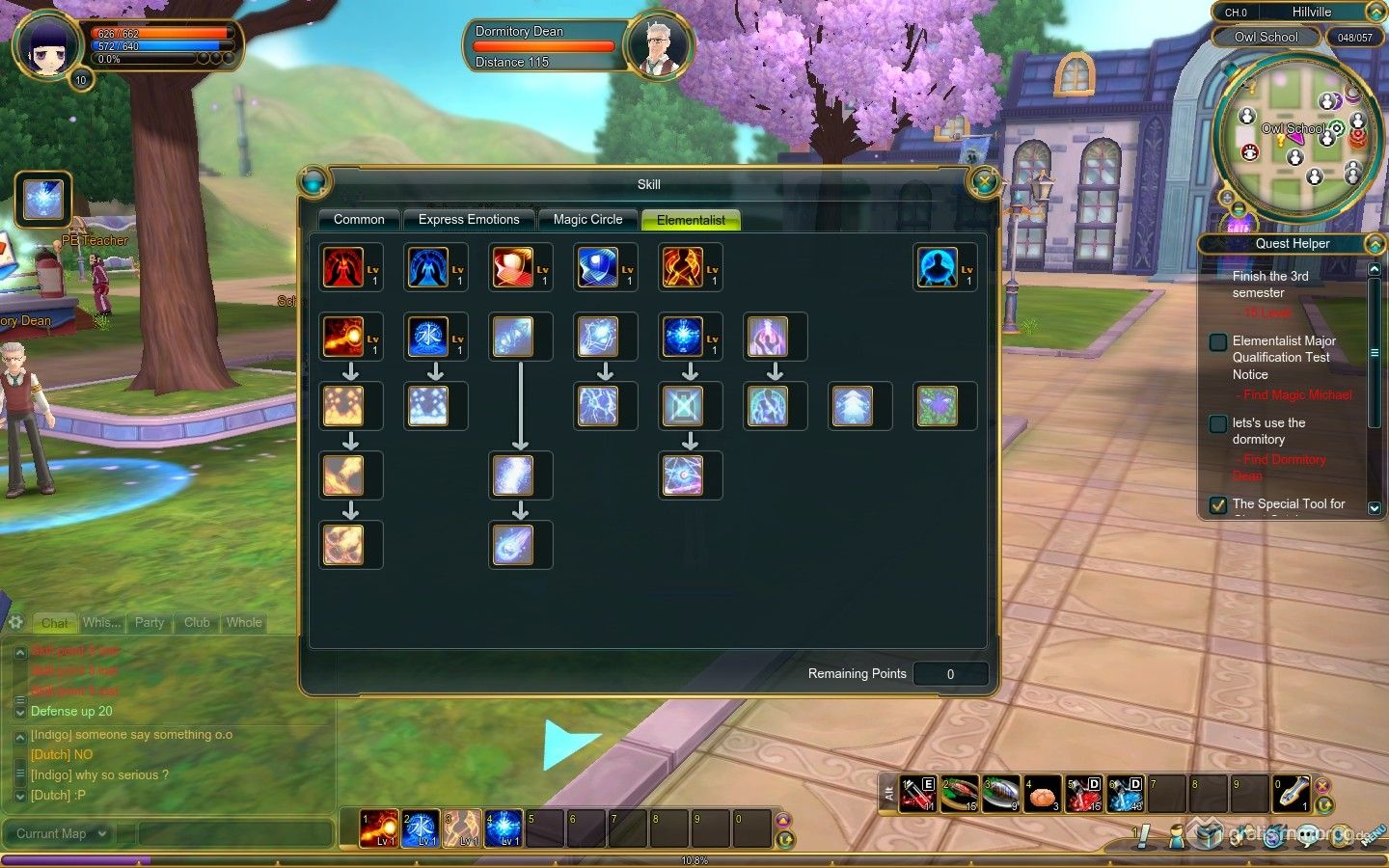The height and width of the screenshot is (868, 1389).
Task: Close the Skill window
Action: [984, 181]
